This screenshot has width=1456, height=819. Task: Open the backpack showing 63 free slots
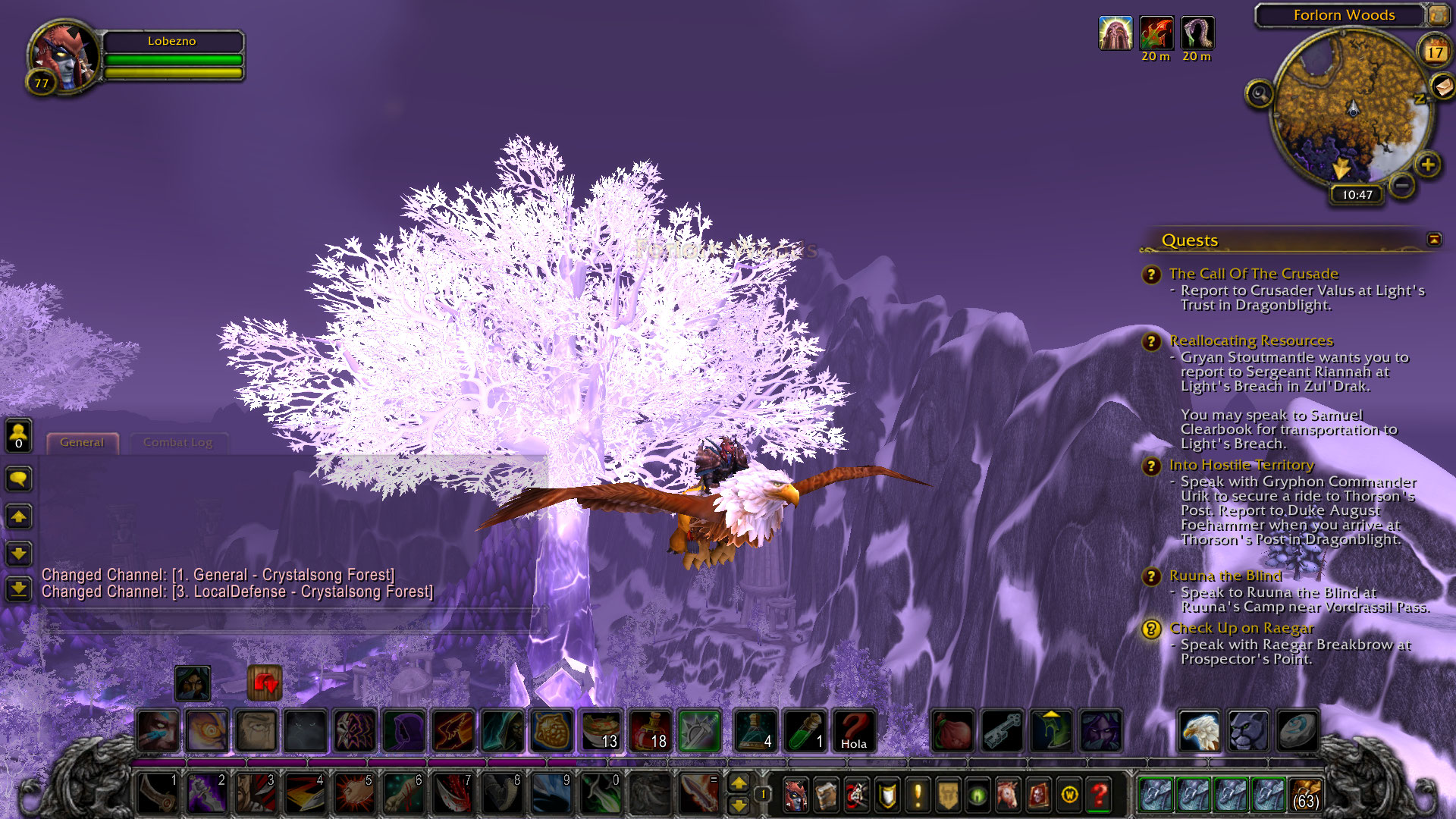pyautogui.click(x=1305, y=795)
